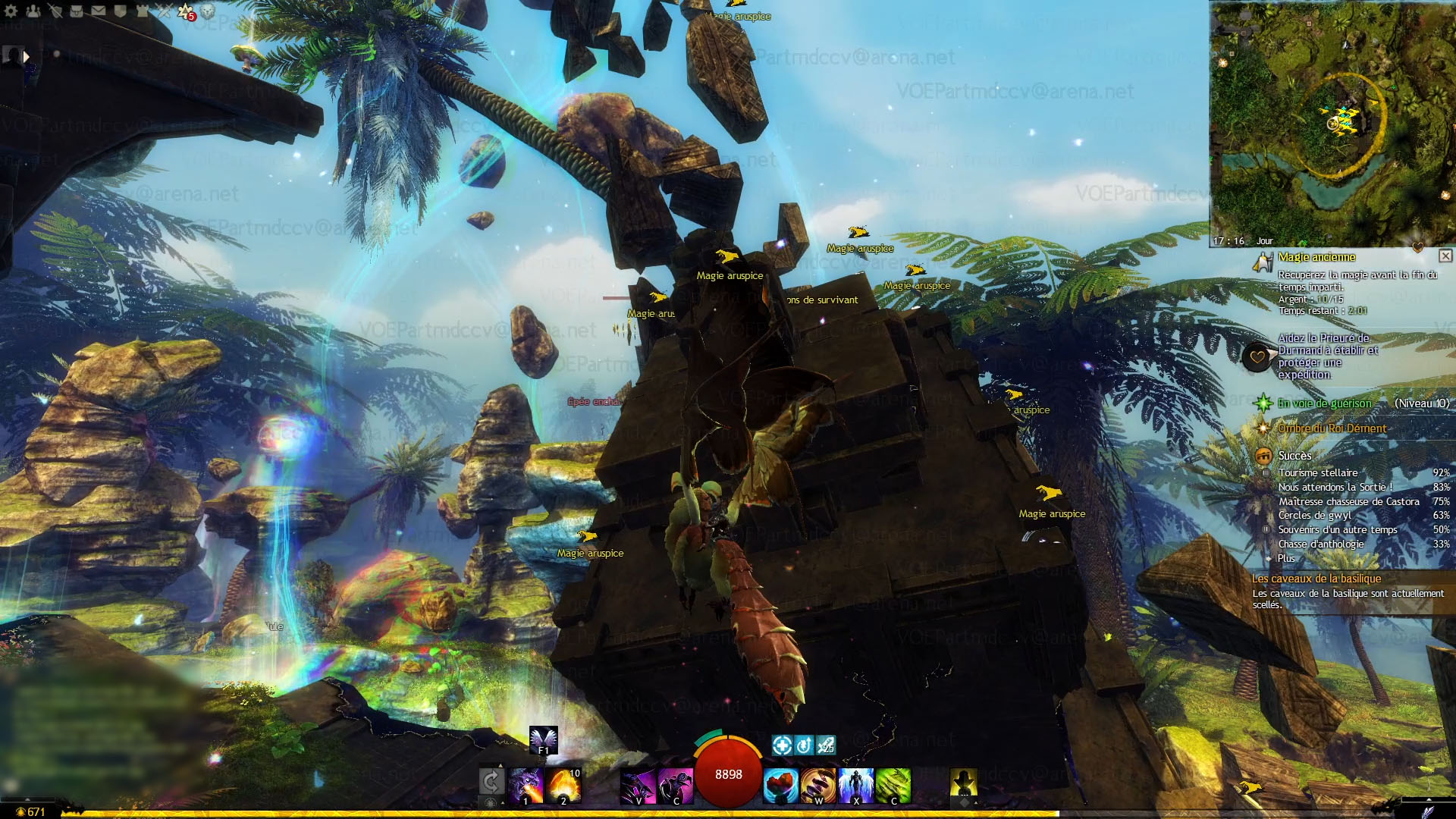Use the orange fire skill 2

(x=563, y=785)
